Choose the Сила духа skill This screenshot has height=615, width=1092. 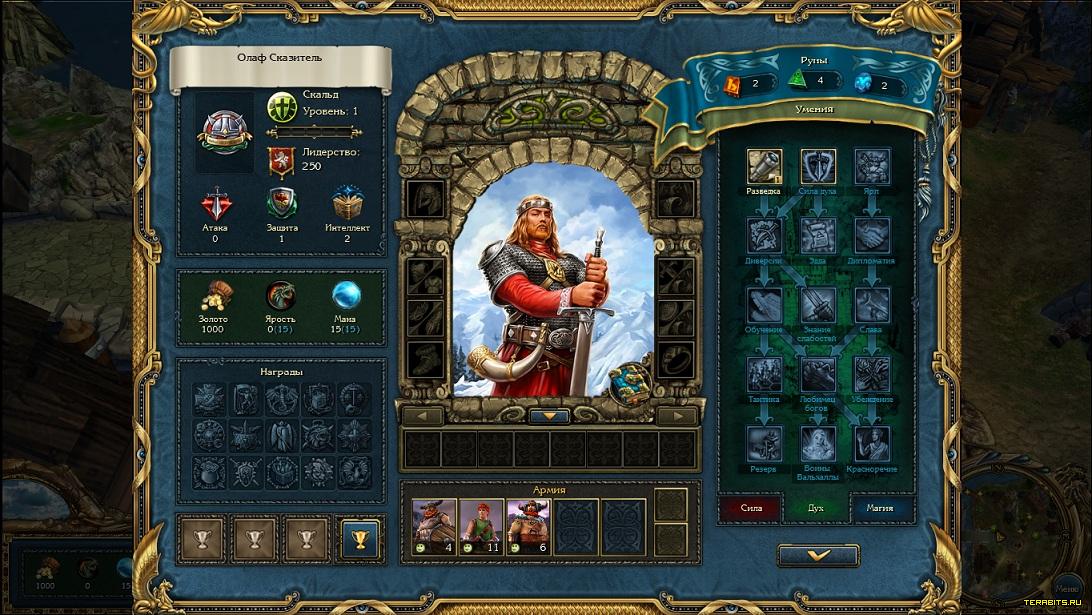point(818,167)
